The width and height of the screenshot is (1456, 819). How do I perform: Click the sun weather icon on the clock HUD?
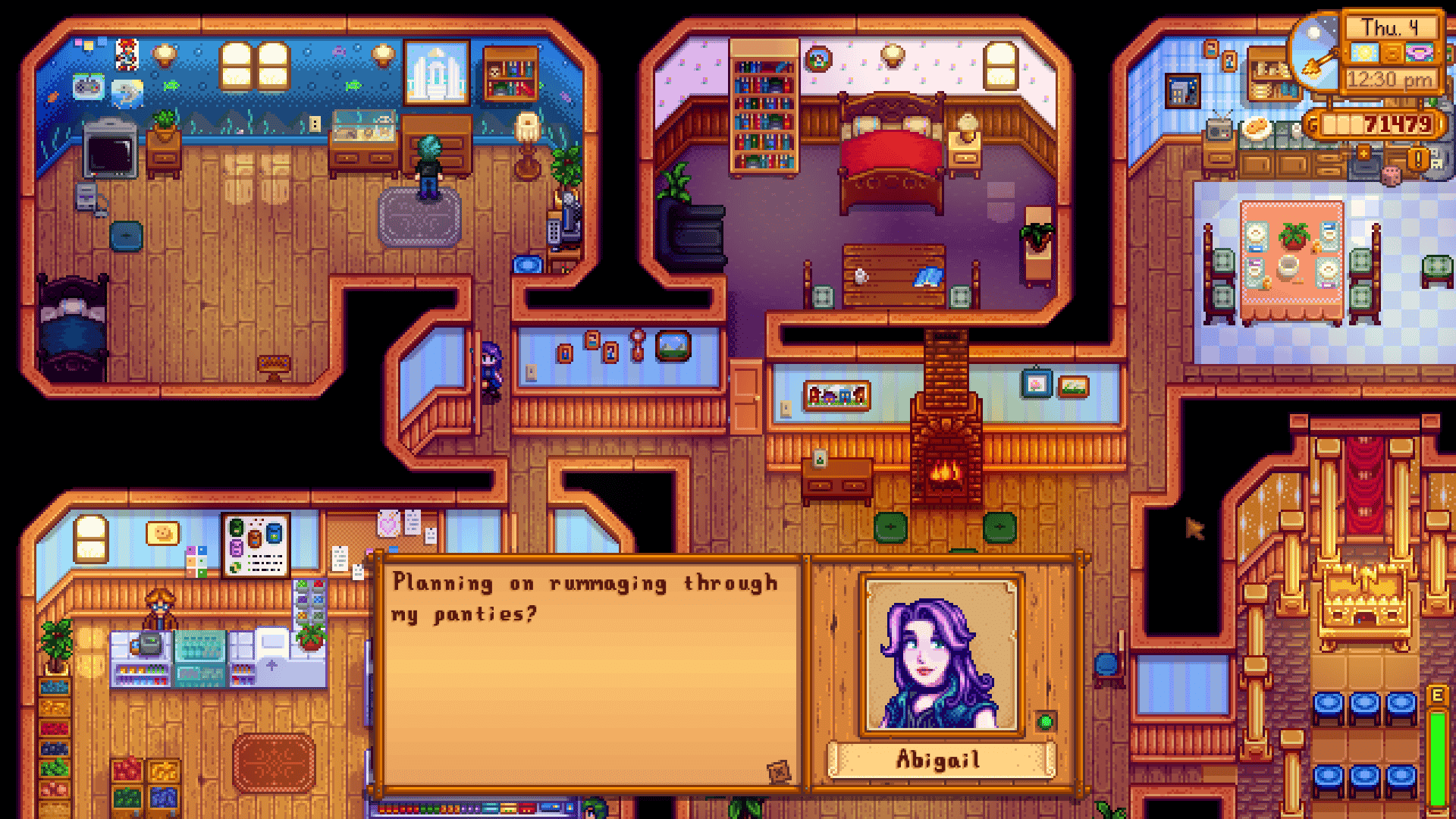[x=1364, y=54]
